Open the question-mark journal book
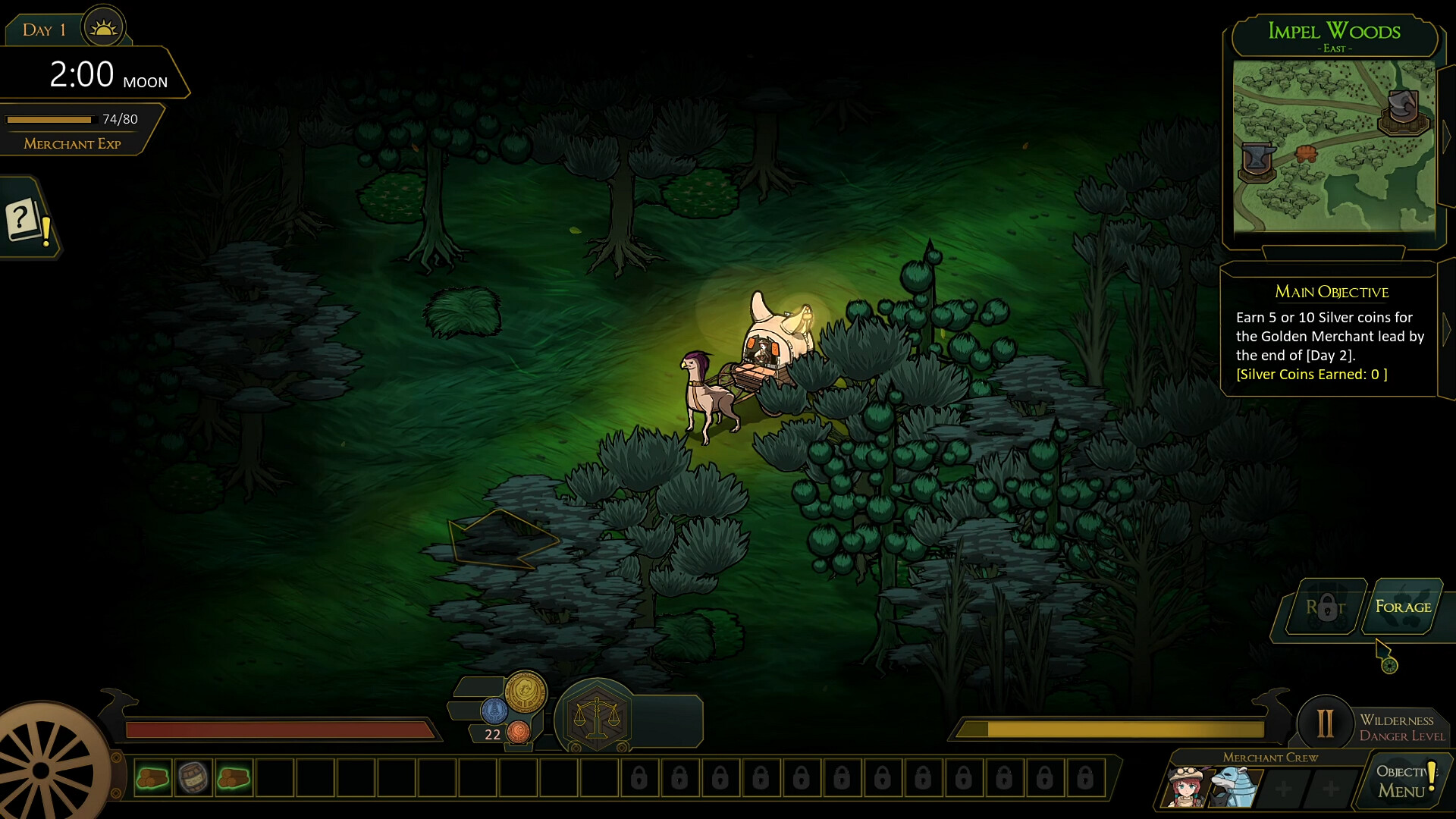This screenshot has width=1456, height=819. 25,221
